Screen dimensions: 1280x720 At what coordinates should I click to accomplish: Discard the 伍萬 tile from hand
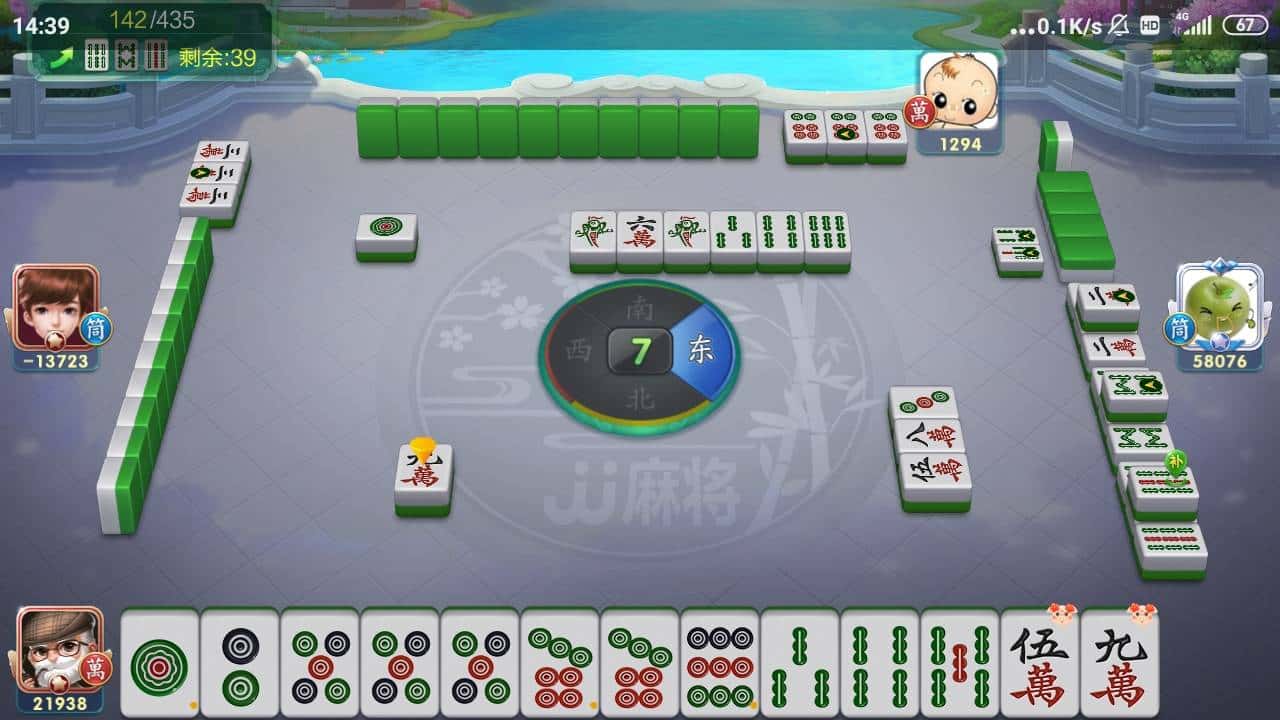1040,663
